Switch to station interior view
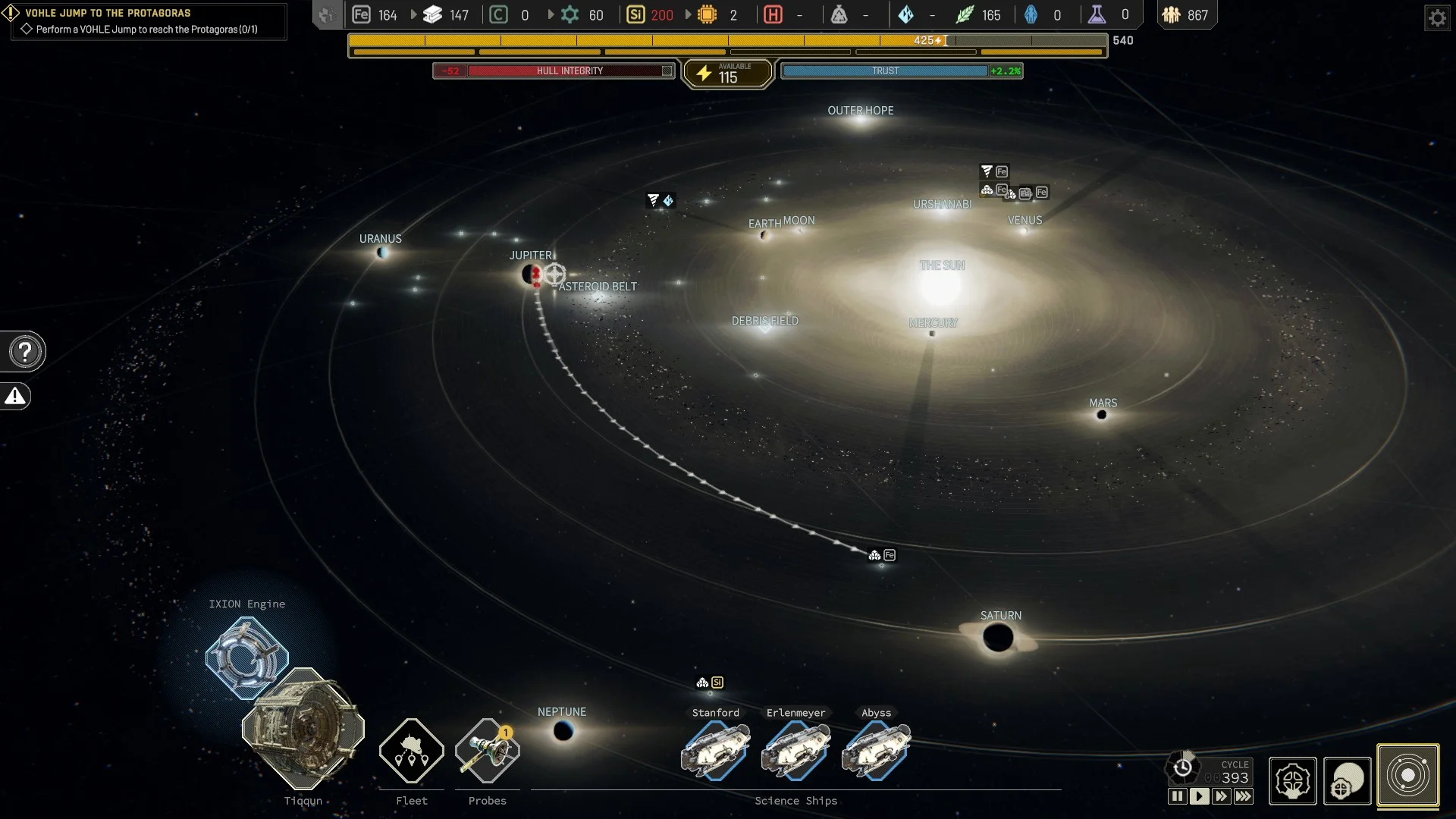The height and width of the screenshot is (819, 1456). pos(1292,780)
